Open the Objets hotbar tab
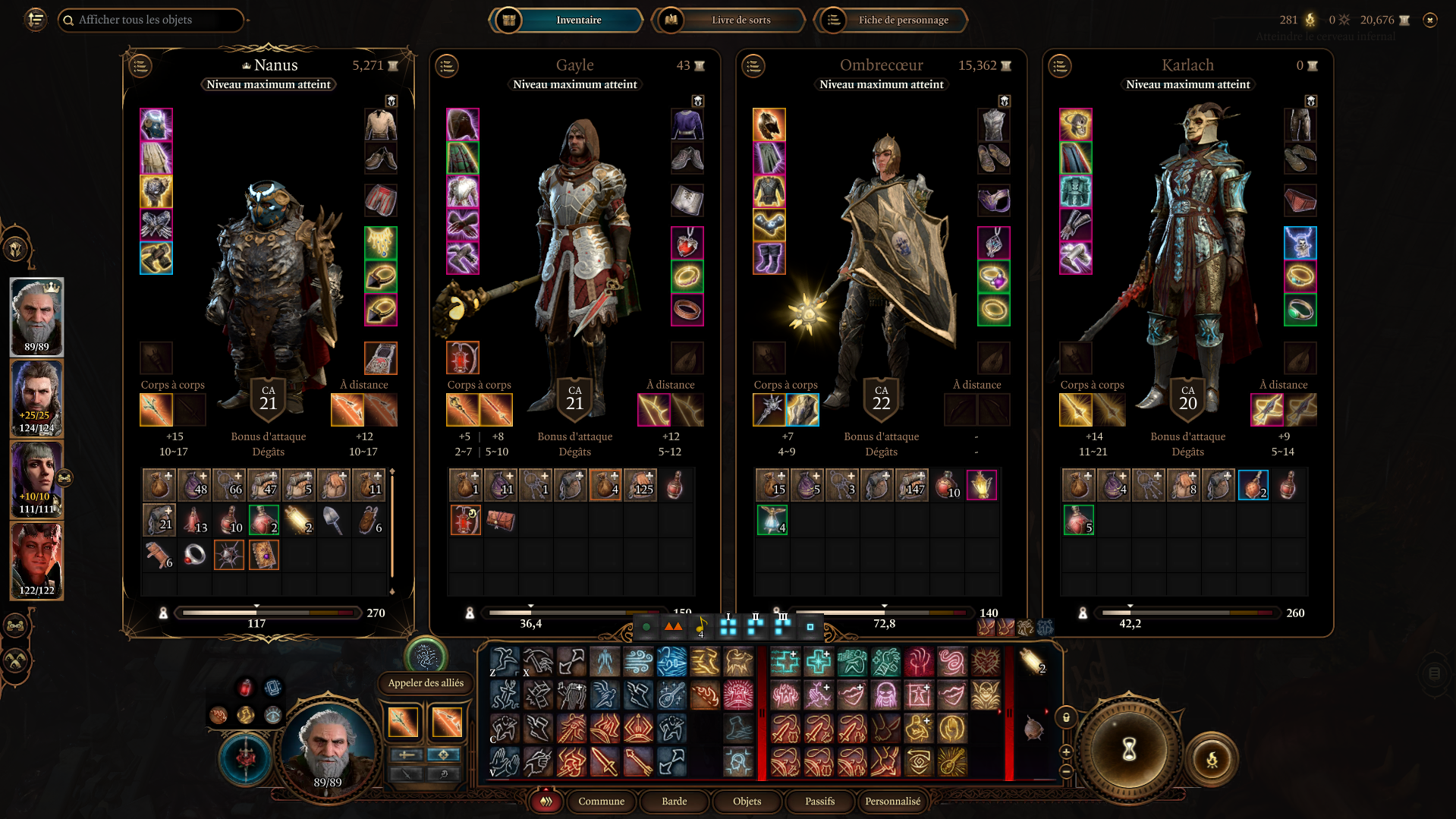 pyautogui.click(x=747, y=801)
